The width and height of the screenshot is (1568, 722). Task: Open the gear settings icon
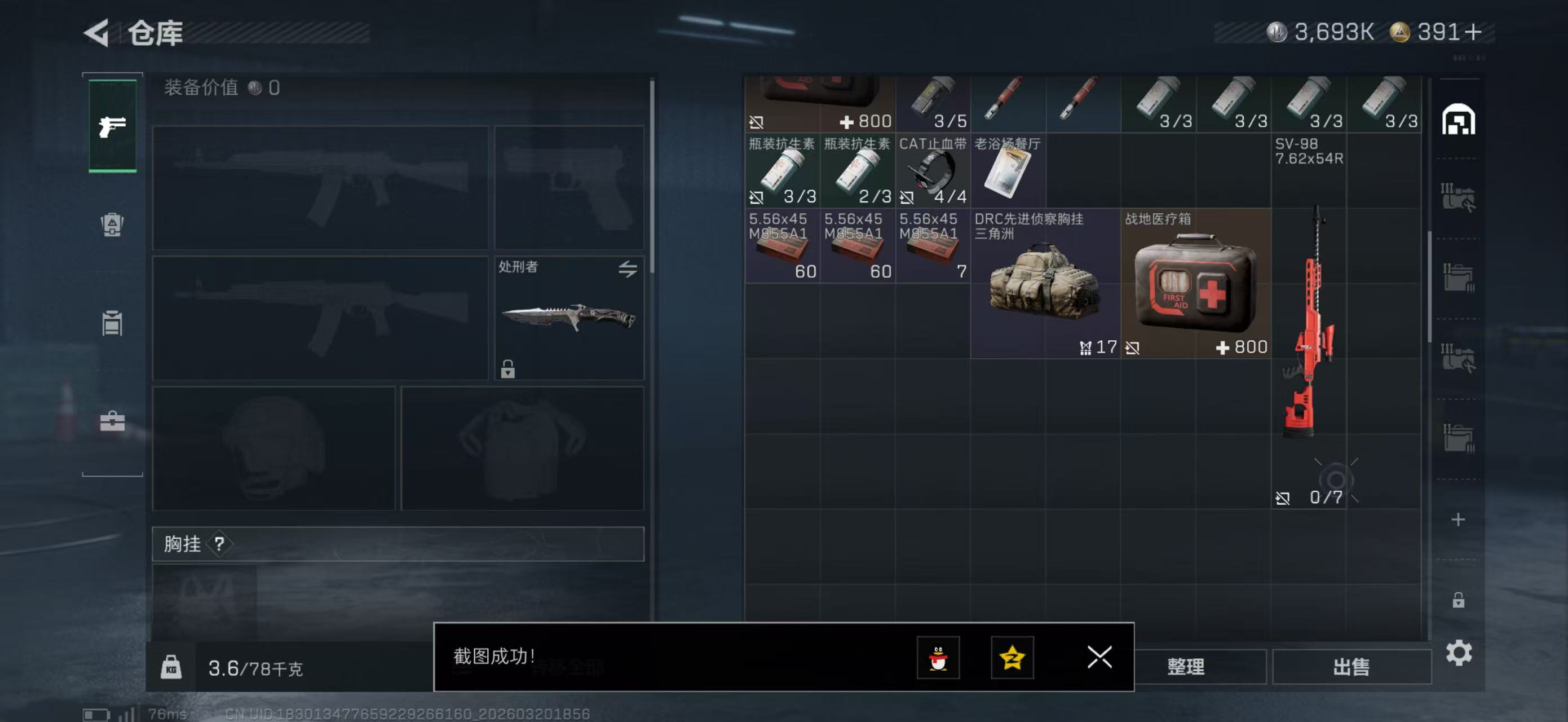[x=1459, y=653]
